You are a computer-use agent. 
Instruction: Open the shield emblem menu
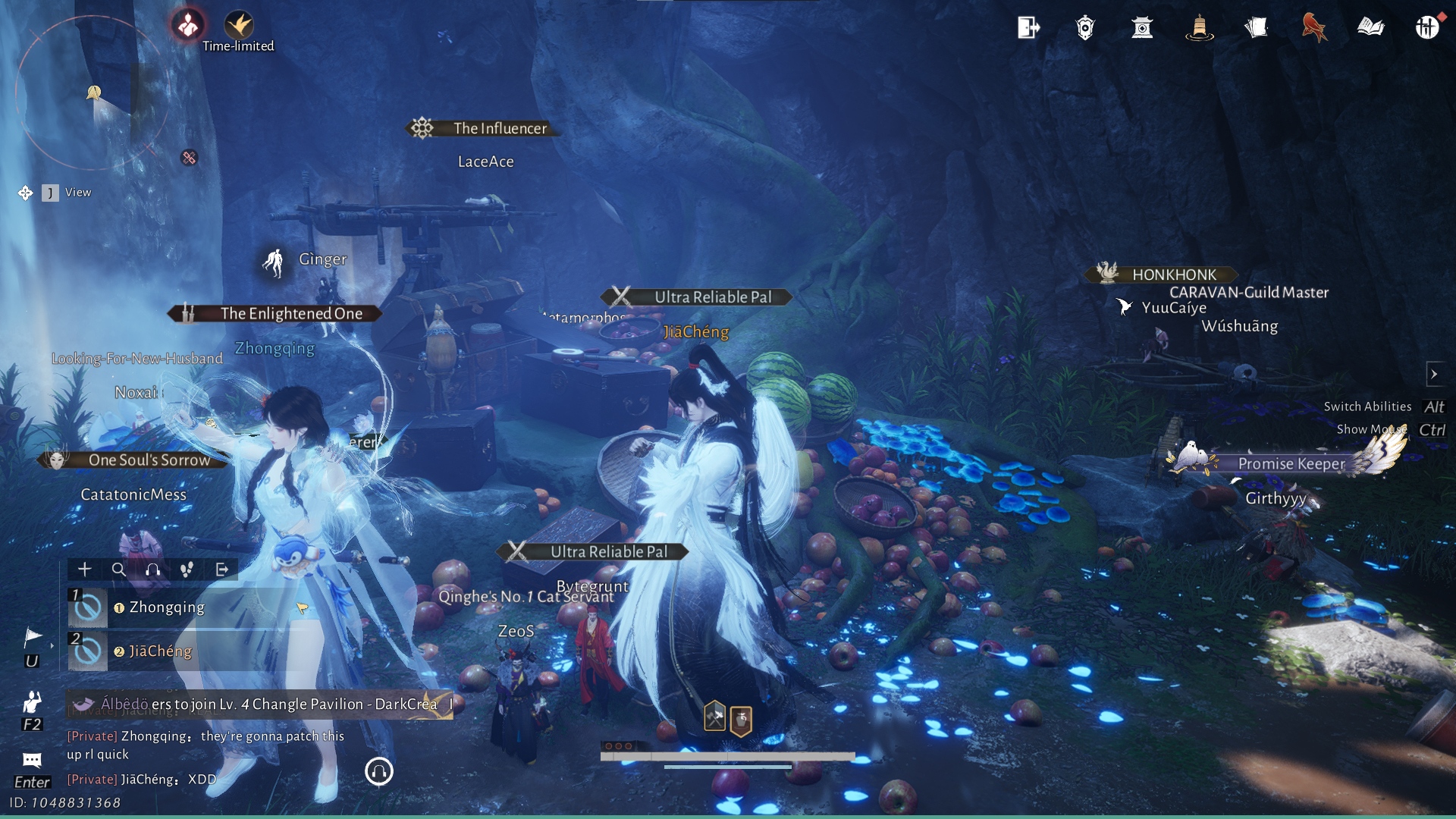tap(1085, 28)
